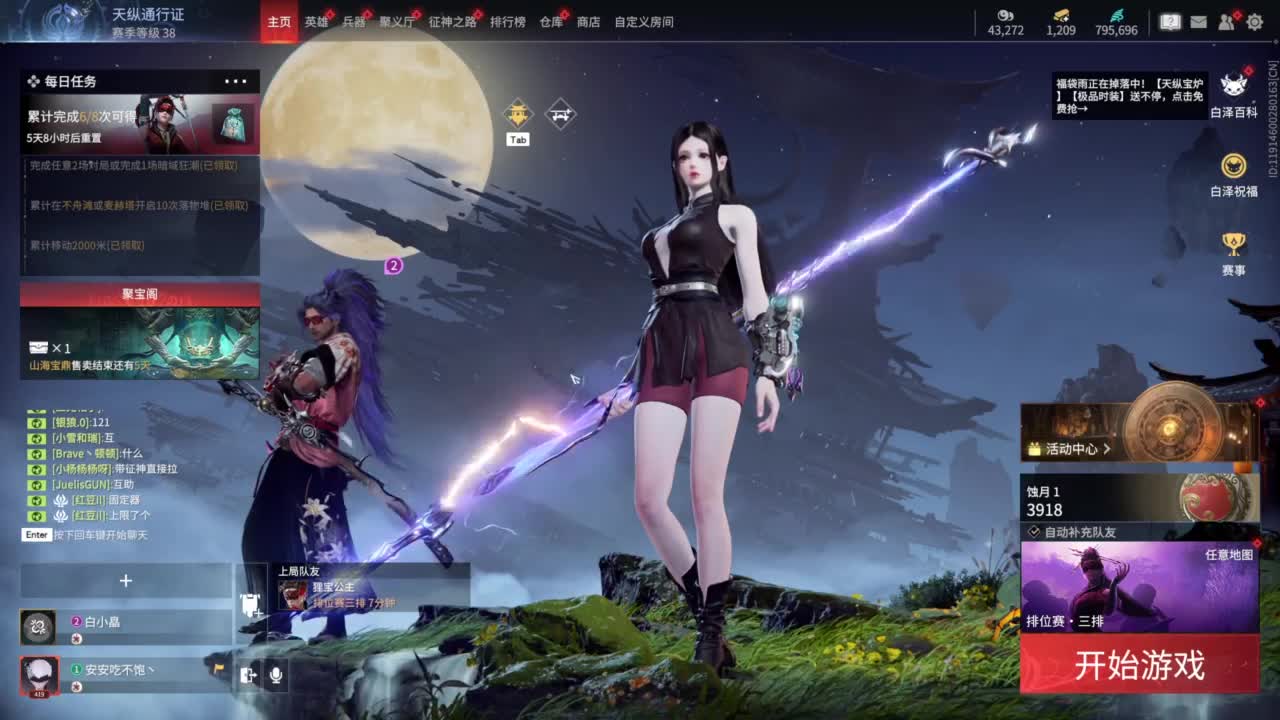Change game mode via 排位赛·三排 panel
Image resolution: width=1280 pixels, height=720 pixels.
click(x=1139, y=588)
